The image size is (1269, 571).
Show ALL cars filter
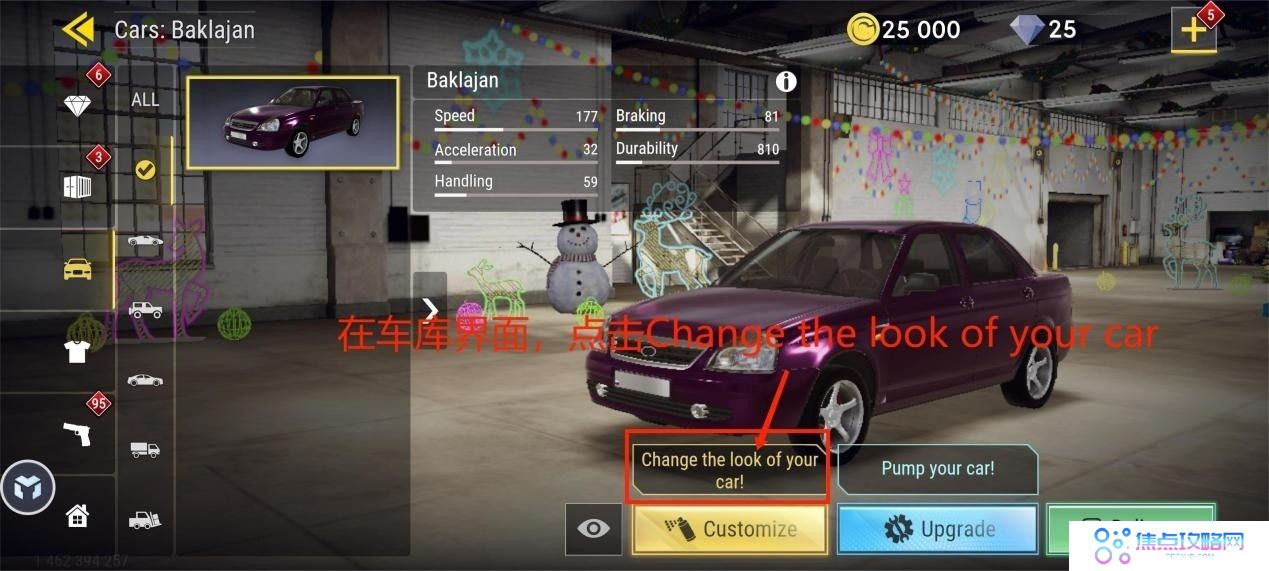tap(145, 100)
